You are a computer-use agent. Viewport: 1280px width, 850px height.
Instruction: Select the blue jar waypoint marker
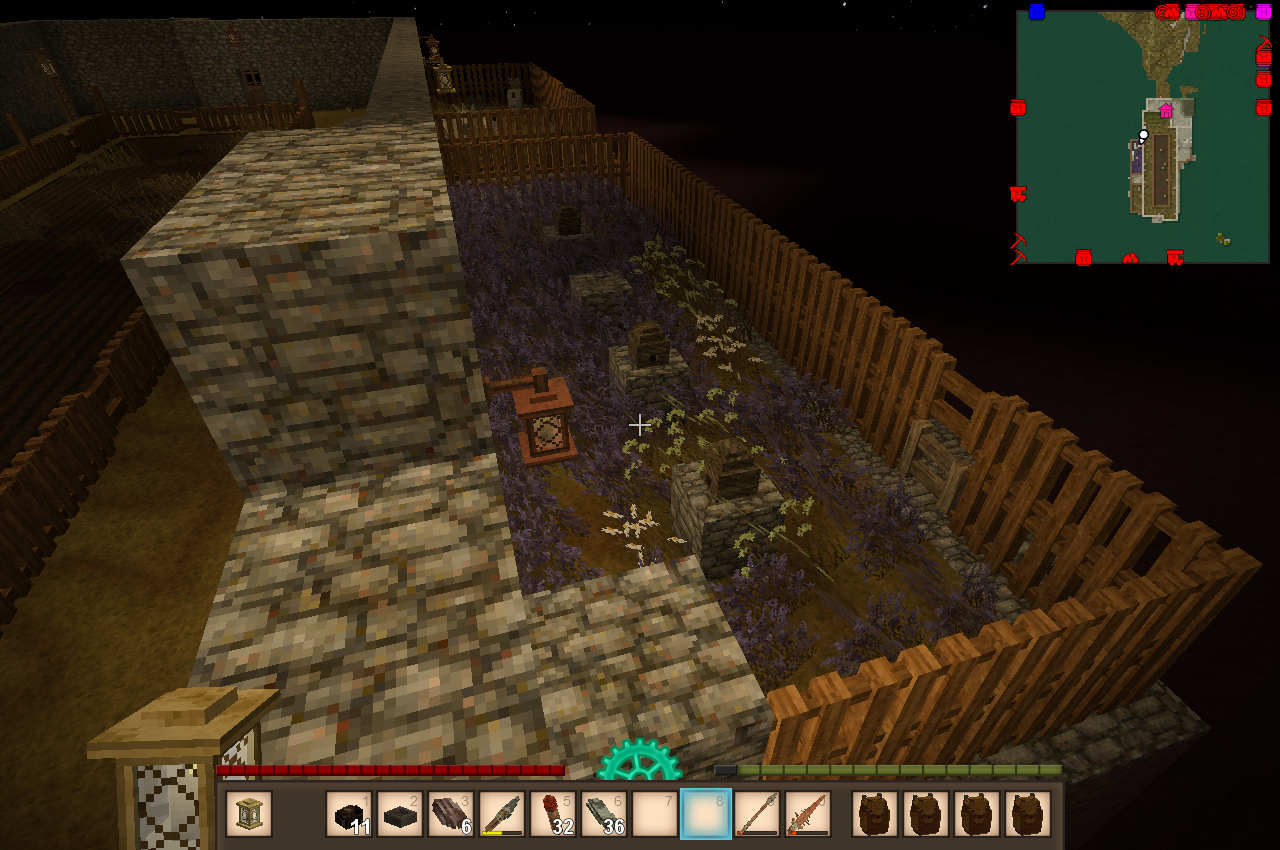click(1037, 12)
